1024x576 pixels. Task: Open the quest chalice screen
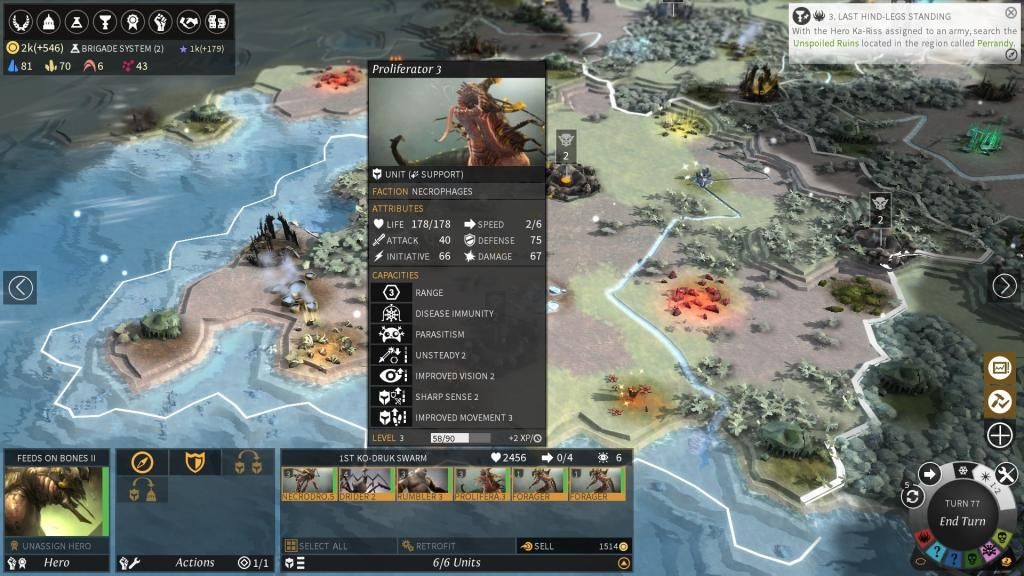point(103,21)
